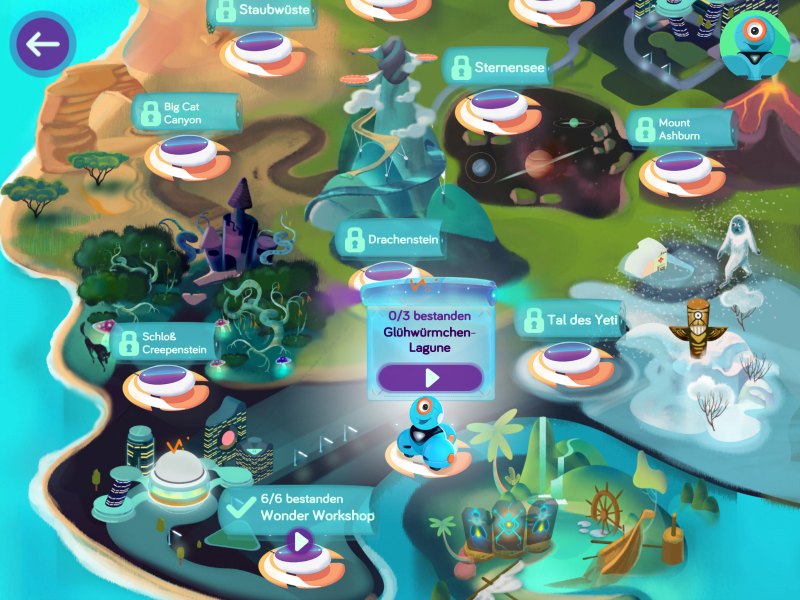Open the Dash robot profile icon

pyautogui.click(x=754, y=44)
